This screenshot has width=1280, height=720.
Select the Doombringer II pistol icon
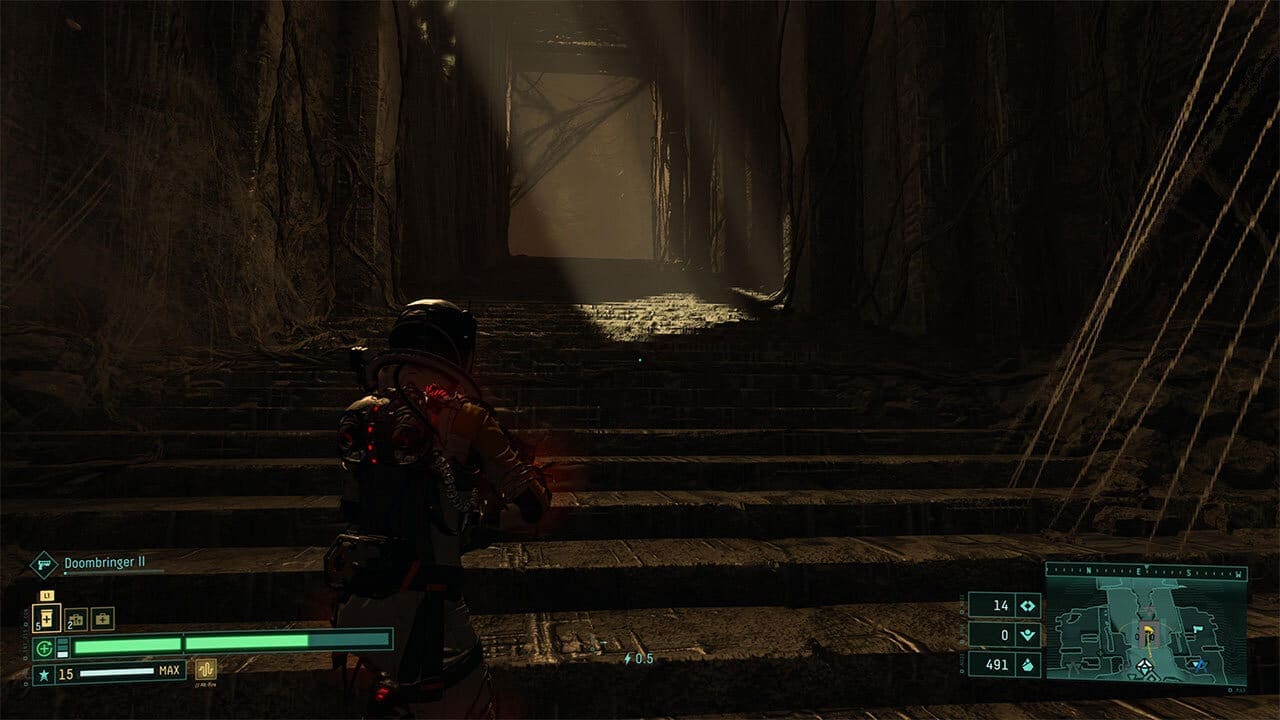(46, 564)
